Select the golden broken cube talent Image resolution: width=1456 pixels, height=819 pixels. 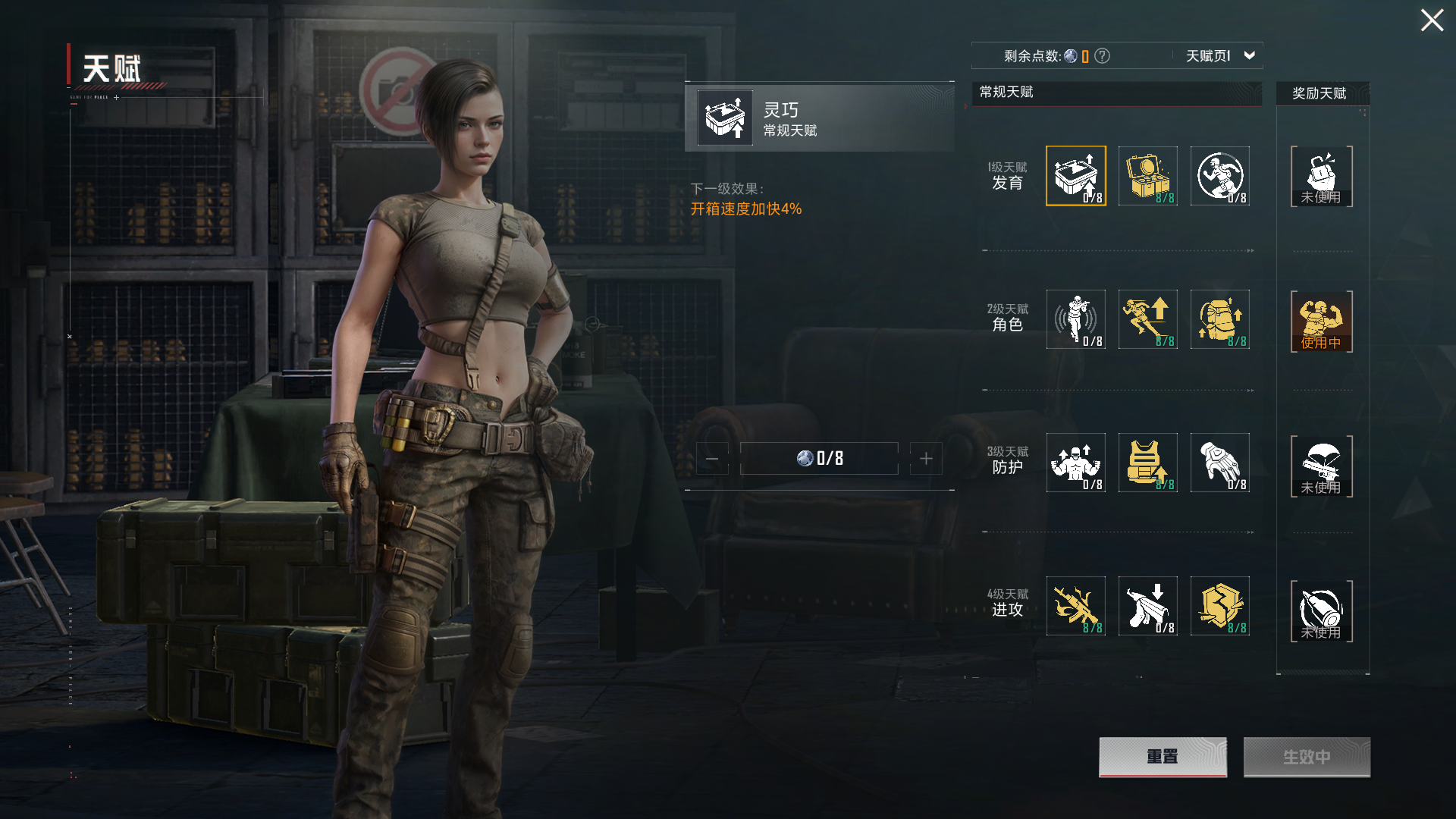pyautogui.click(x=1219, y=606)
